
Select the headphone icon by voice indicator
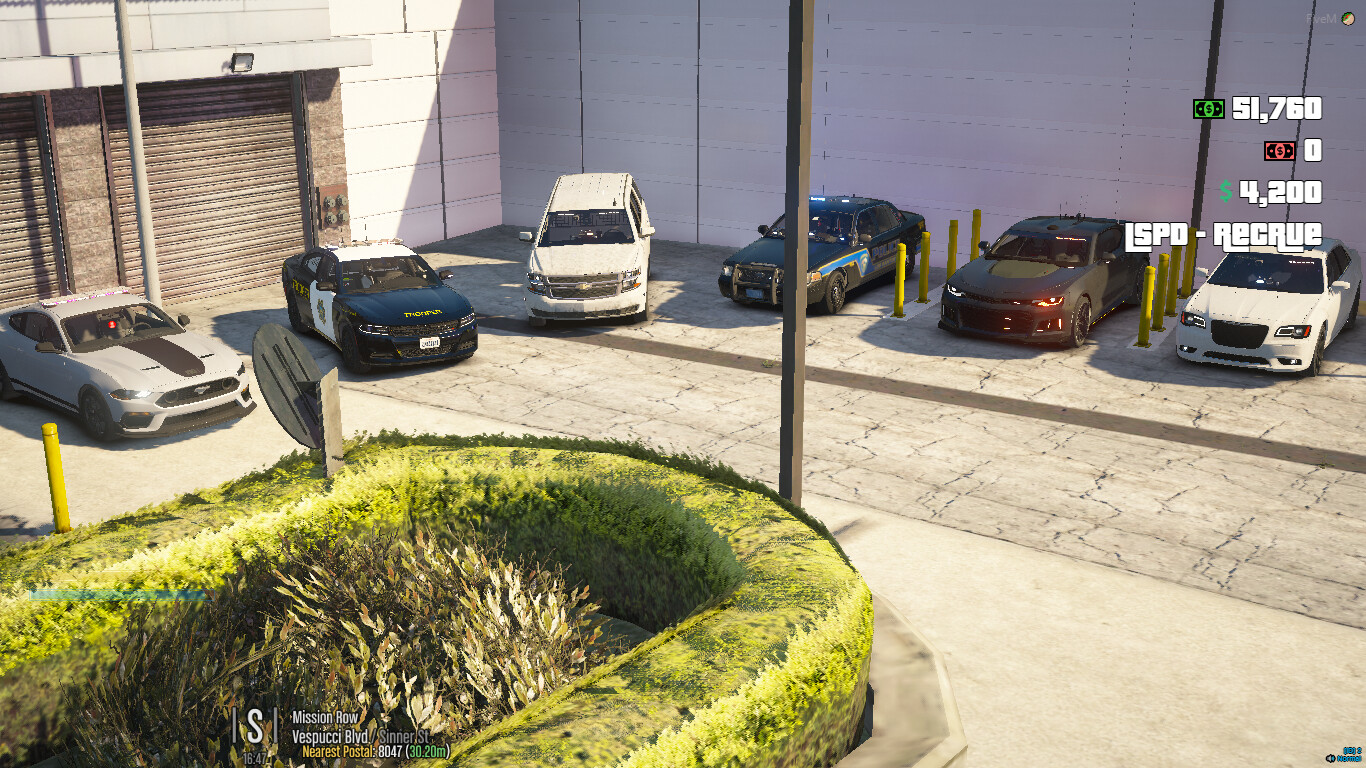click(1330, 758)
